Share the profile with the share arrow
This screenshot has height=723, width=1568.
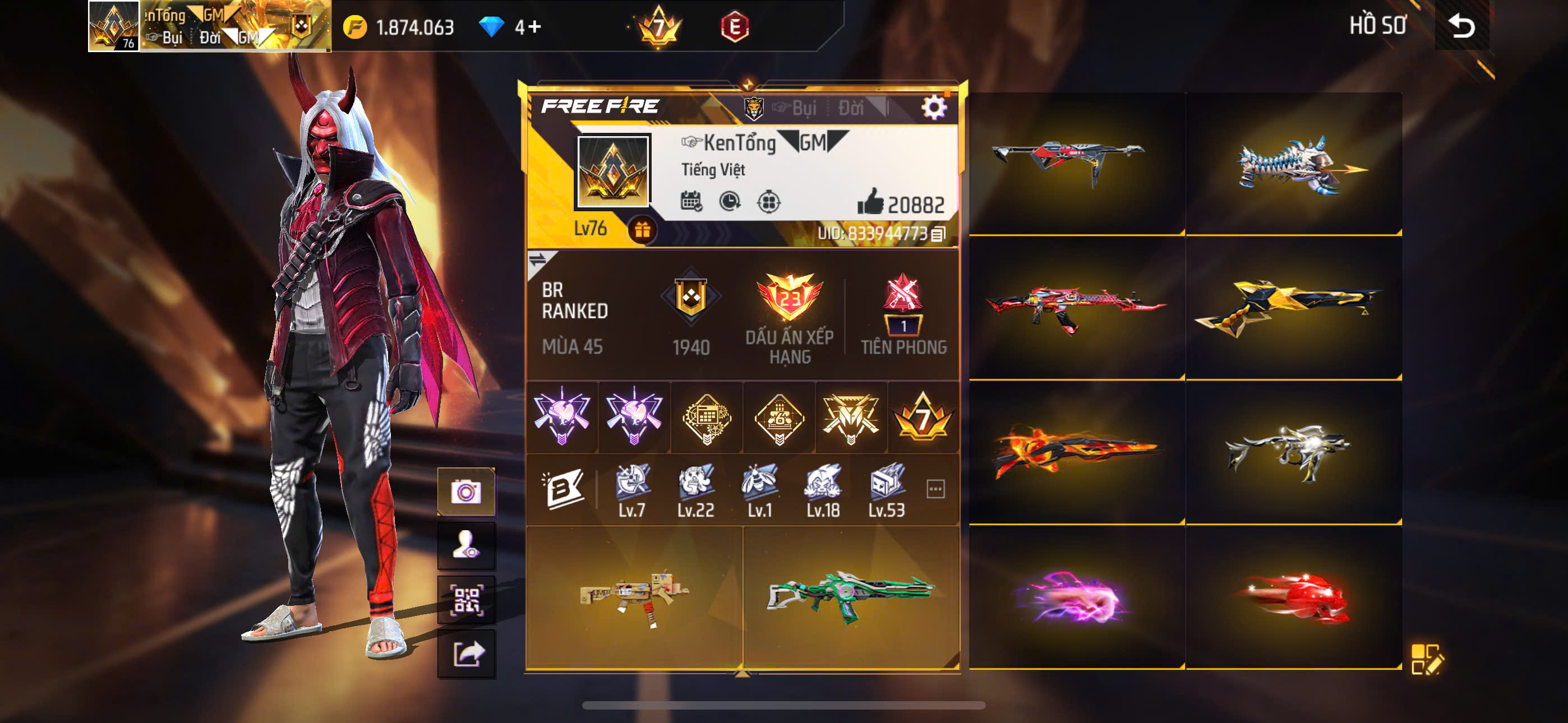coord(465,654)
